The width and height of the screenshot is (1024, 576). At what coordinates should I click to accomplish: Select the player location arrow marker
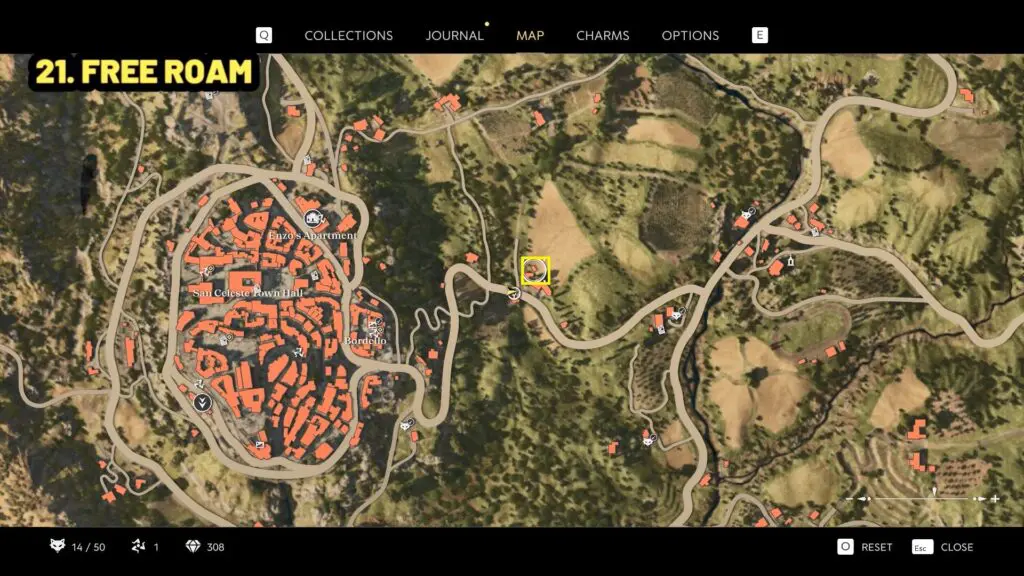513,293
